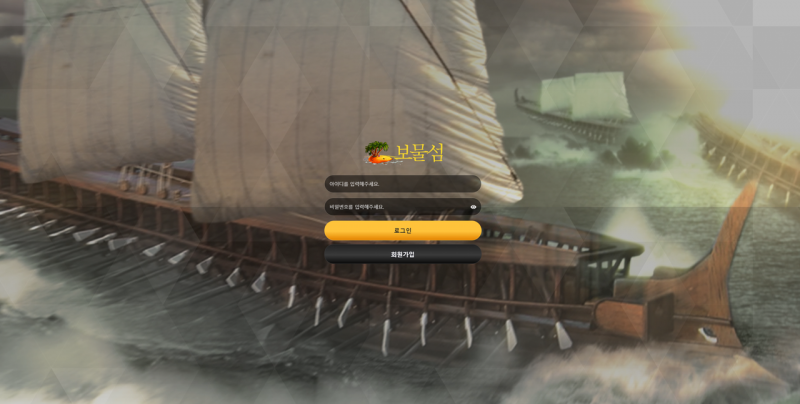
Task: Log in with the yellow 로그인 button
Action: 402,230
